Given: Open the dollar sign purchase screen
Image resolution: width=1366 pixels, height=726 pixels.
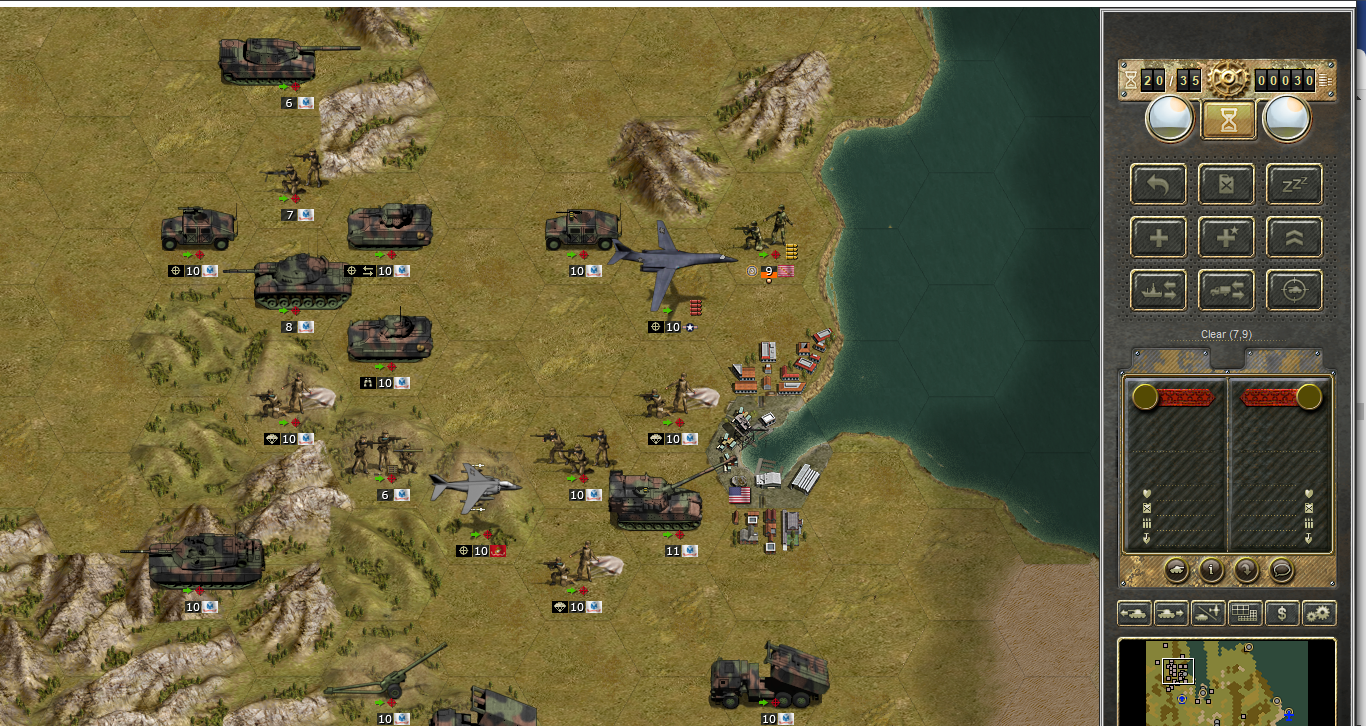Looking at the screenshot, I should [1282, 613].
